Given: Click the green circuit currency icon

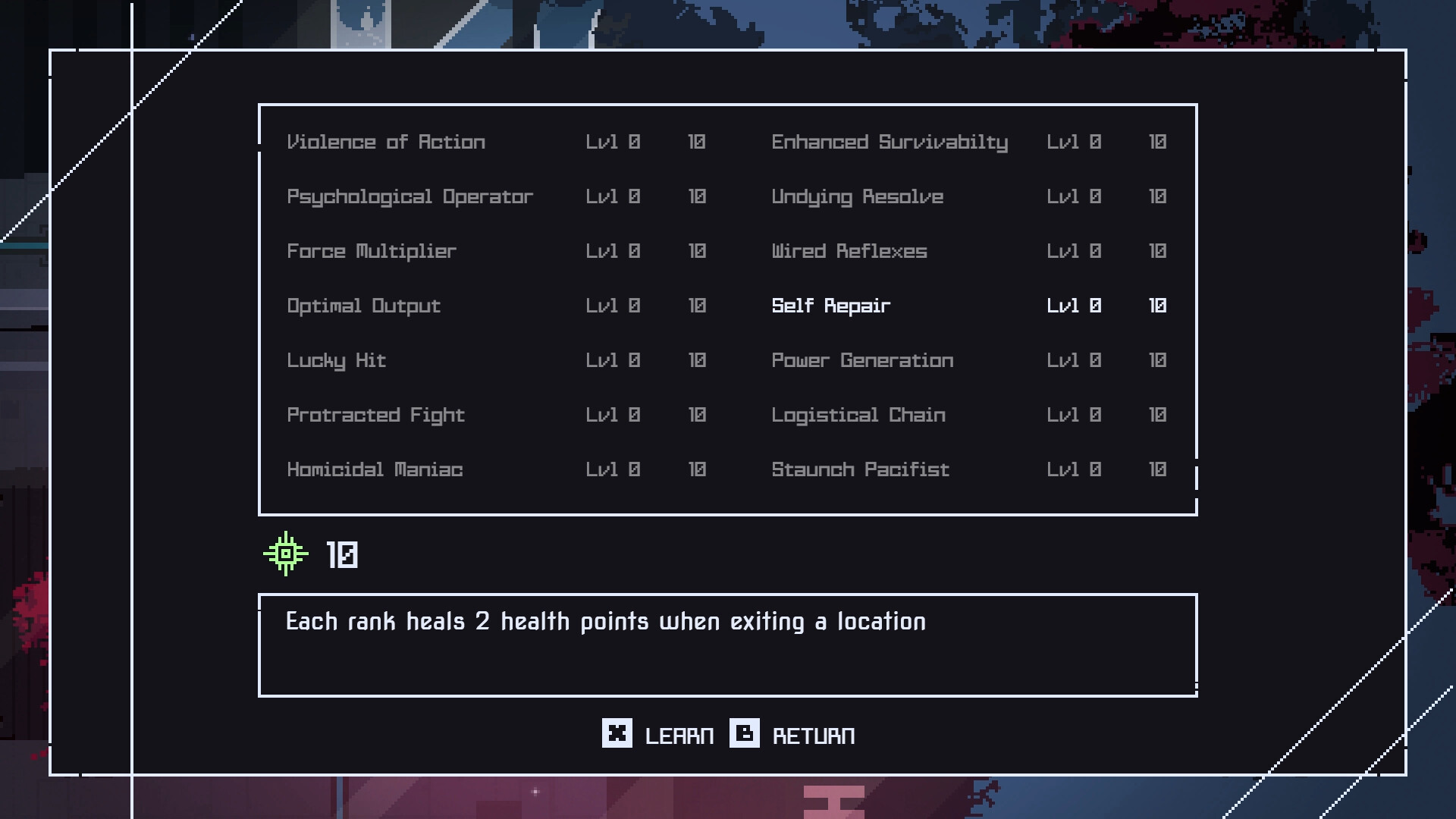Looking at the screenshot, I should pyautogui.click(x=285, y=554).
